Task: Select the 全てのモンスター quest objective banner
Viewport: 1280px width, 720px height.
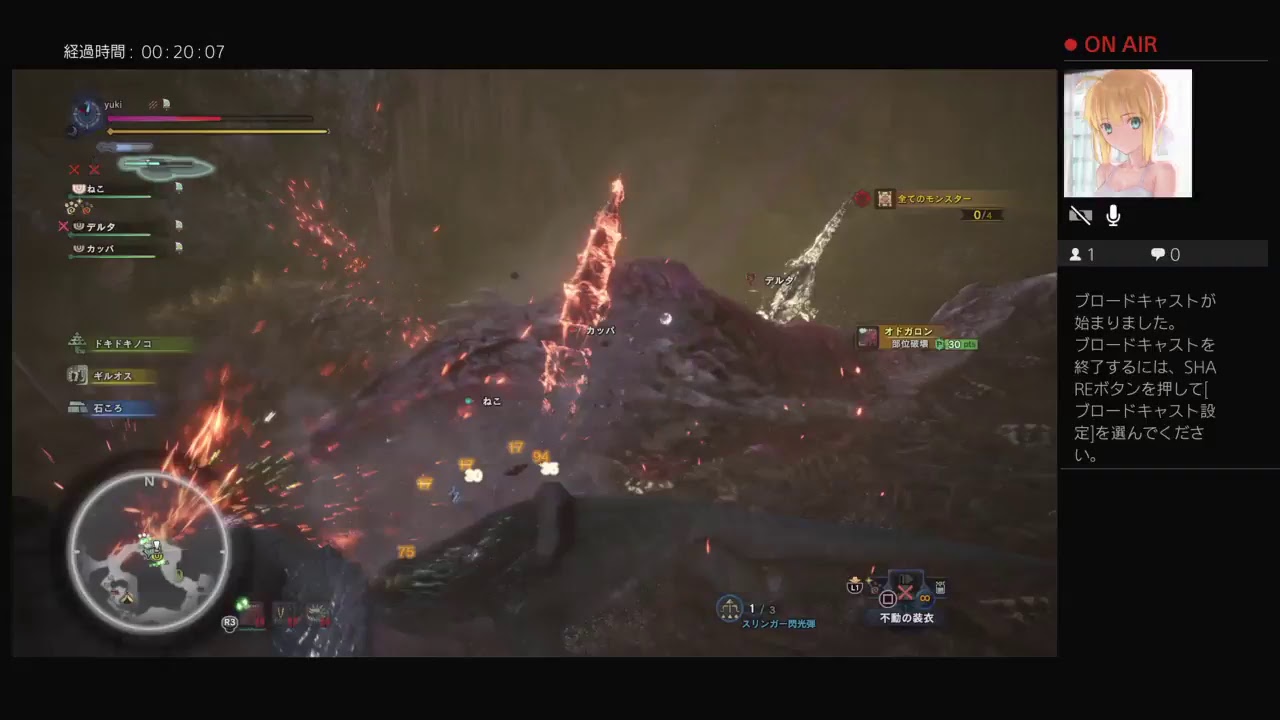Action: [930, 199]
